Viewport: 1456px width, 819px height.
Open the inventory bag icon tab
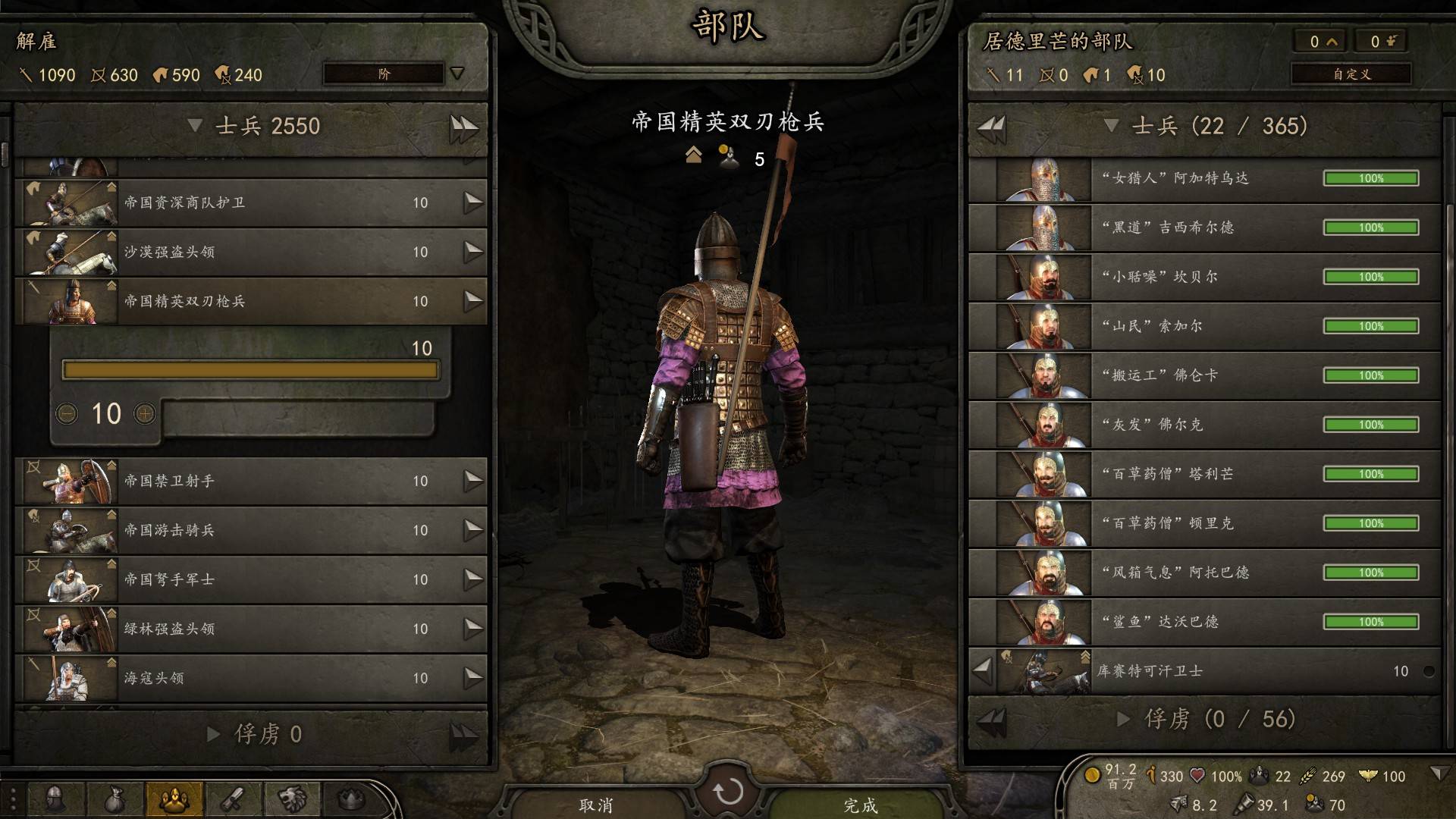114,799
